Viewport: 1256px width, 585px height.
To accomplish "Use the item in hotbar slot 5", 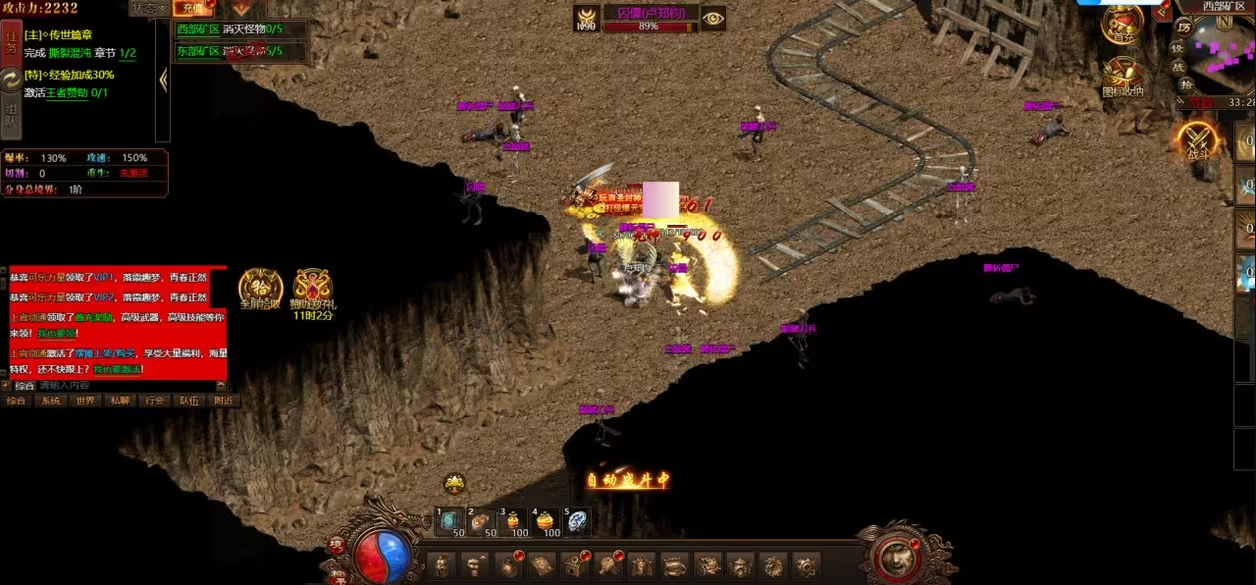I will [x=578, y=521].
